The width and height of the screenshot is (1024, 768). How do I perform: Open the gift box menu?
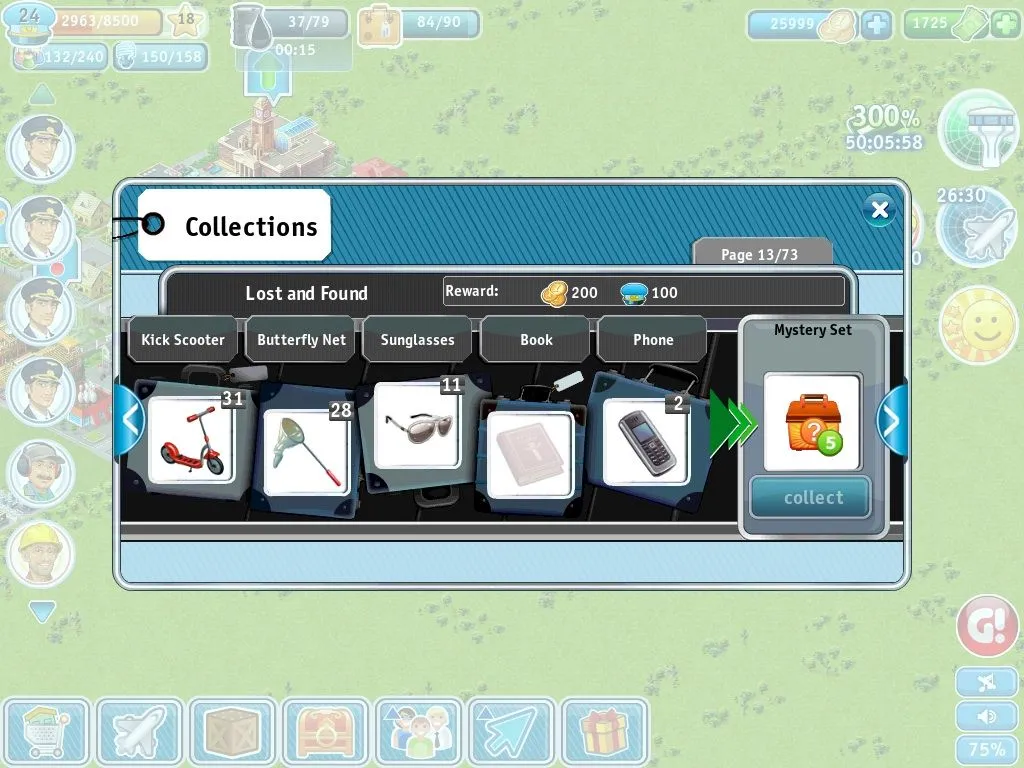tap(604, 733)
